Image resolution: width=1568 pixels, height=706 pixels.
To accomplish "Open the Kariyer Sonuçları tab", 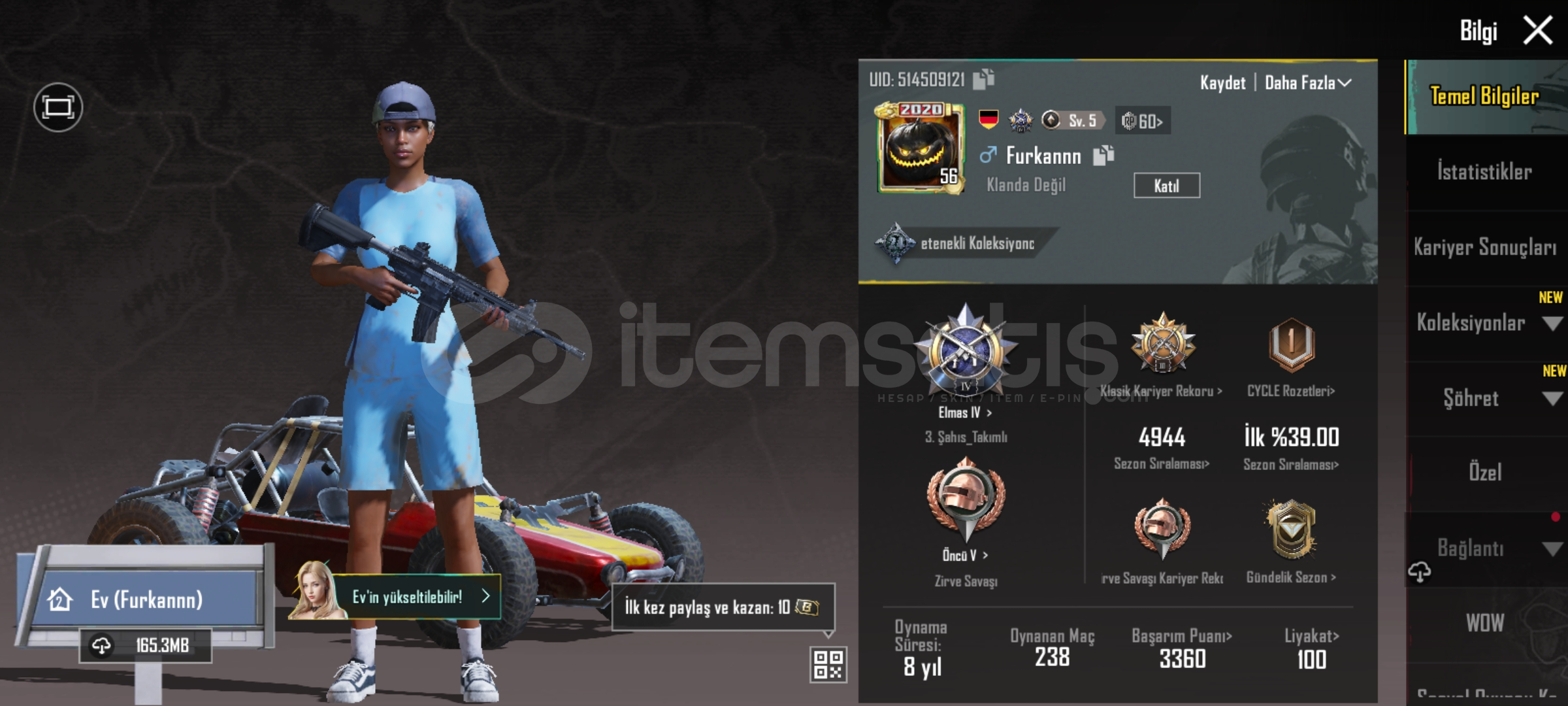I will pos(1484,247).
